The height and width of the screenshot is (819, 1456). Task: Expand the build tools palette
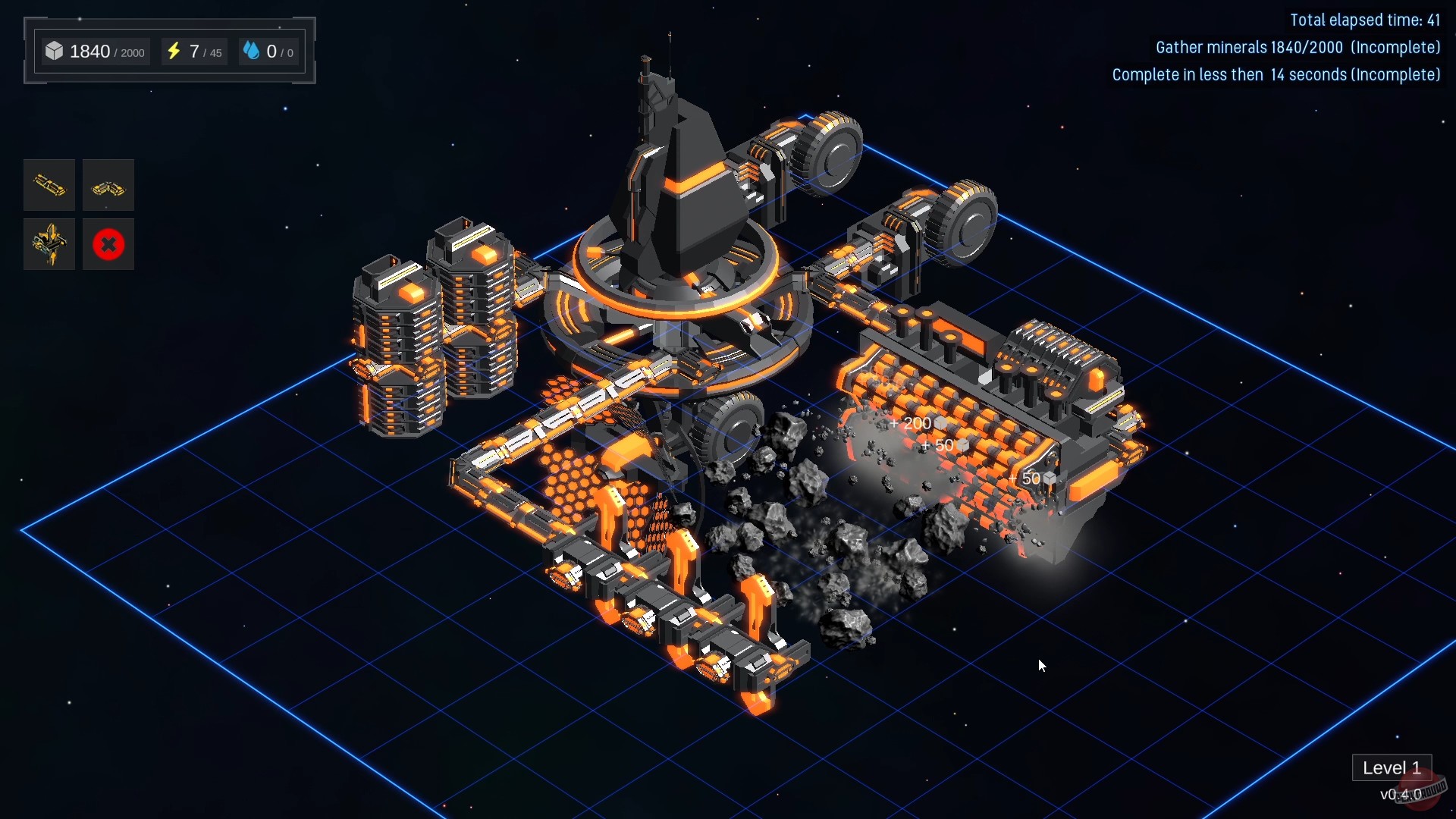click(78, 215)
